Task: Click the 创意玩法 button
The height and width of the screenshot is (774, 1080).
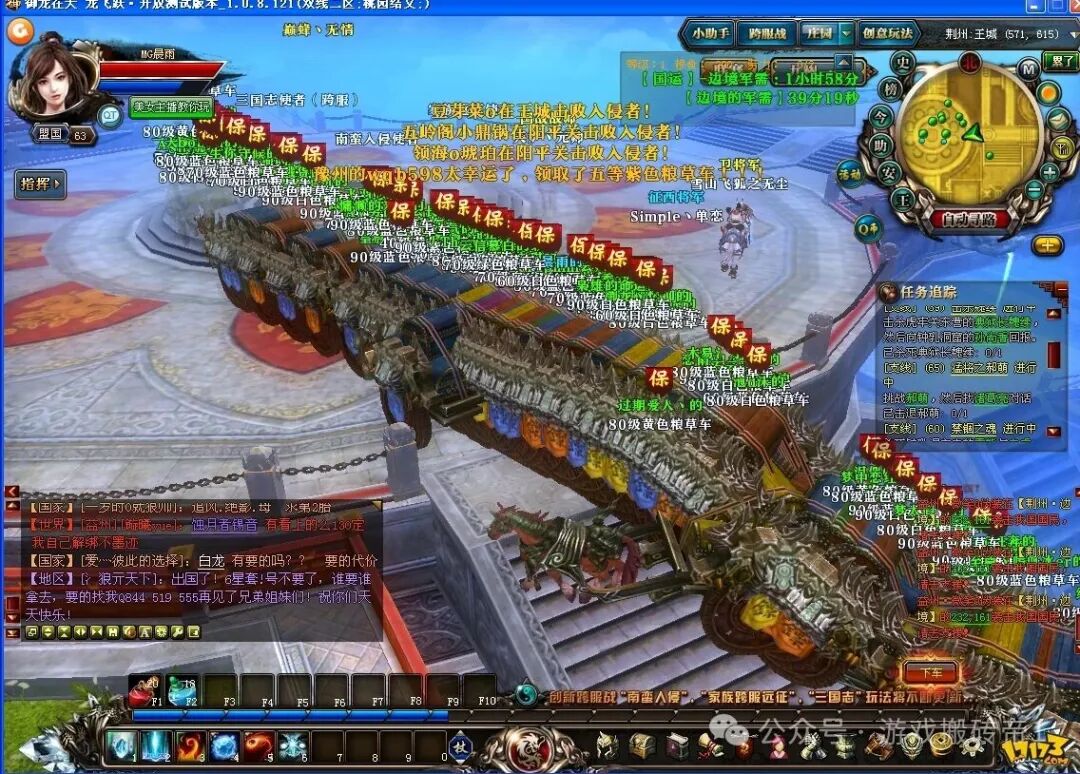Action: pyautogui.click(x=889, y=33)
